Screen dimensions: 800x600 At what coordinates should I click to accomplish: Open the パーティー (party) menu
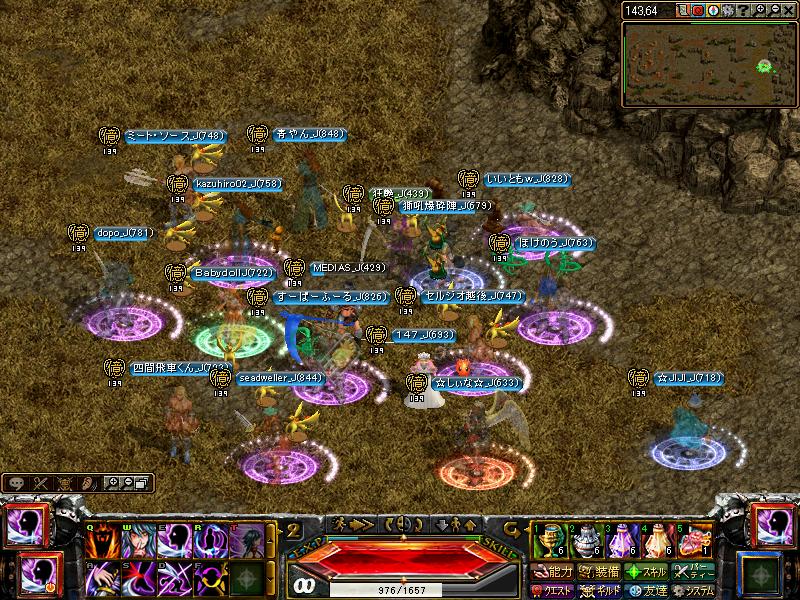tap(694, 572)
